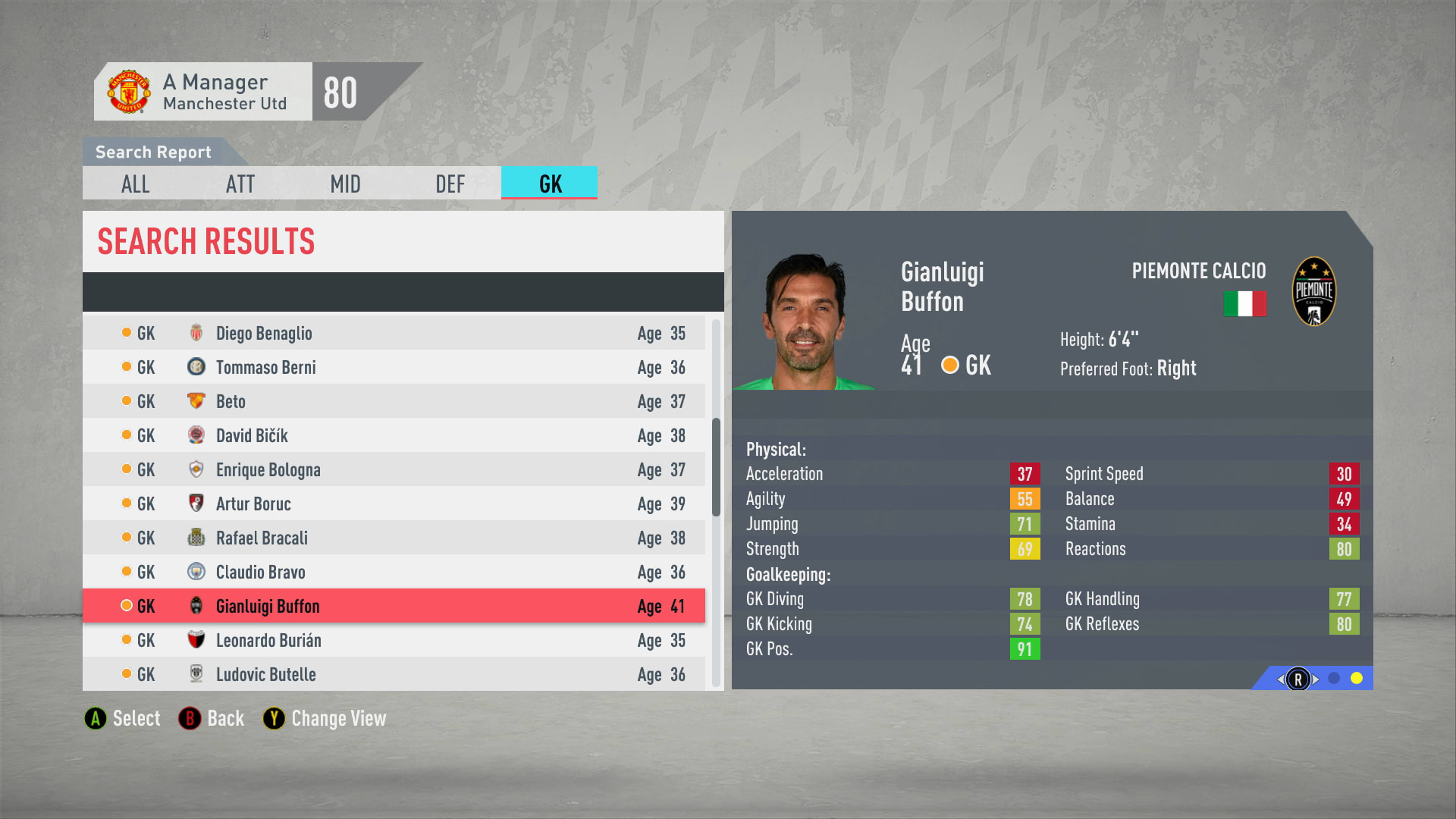
Task: Switch to the DEF tab
Action: (450, 184)
